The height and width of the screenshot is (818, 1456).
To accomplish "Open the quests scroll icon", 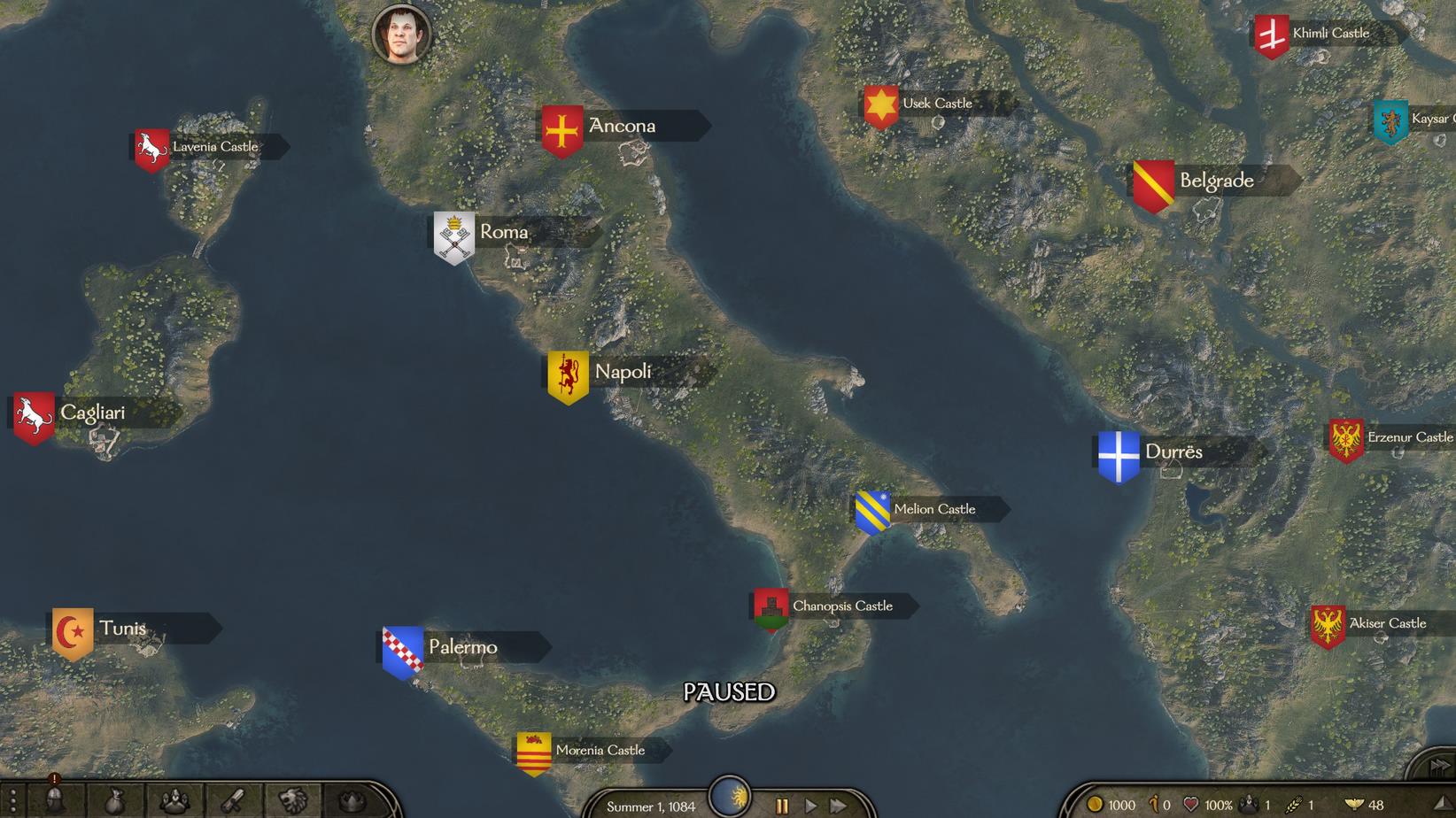I will pos(233,802).
